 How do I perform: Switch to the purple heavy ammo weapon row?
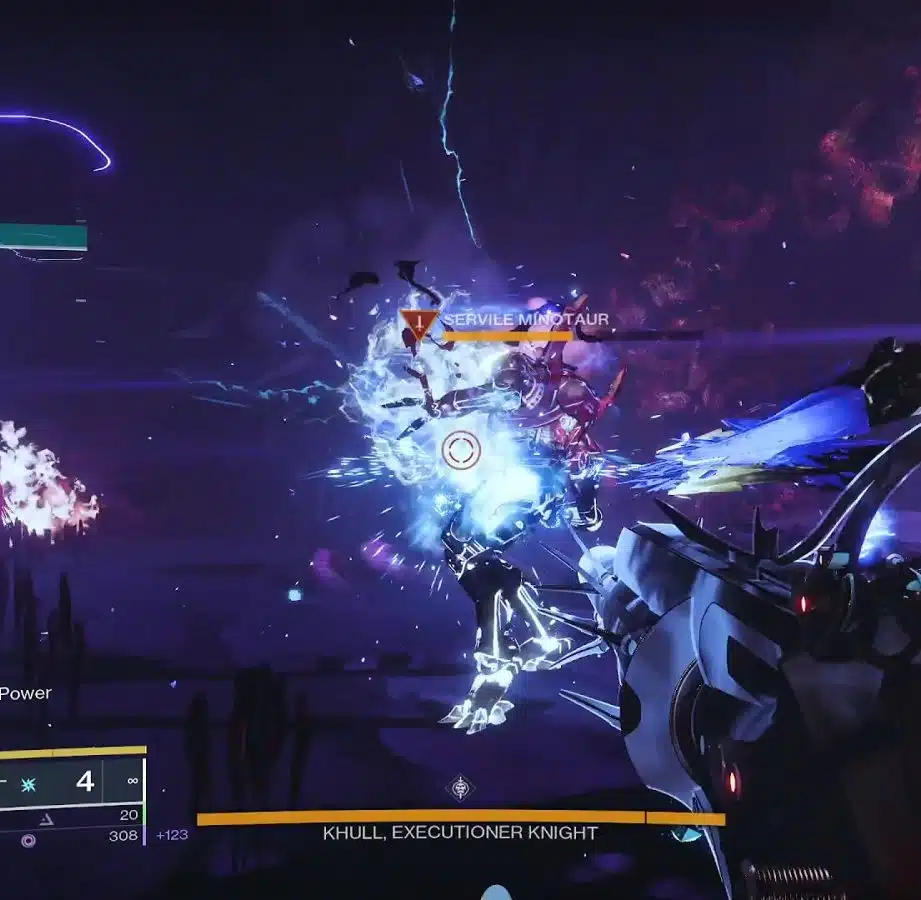point(70,836)
